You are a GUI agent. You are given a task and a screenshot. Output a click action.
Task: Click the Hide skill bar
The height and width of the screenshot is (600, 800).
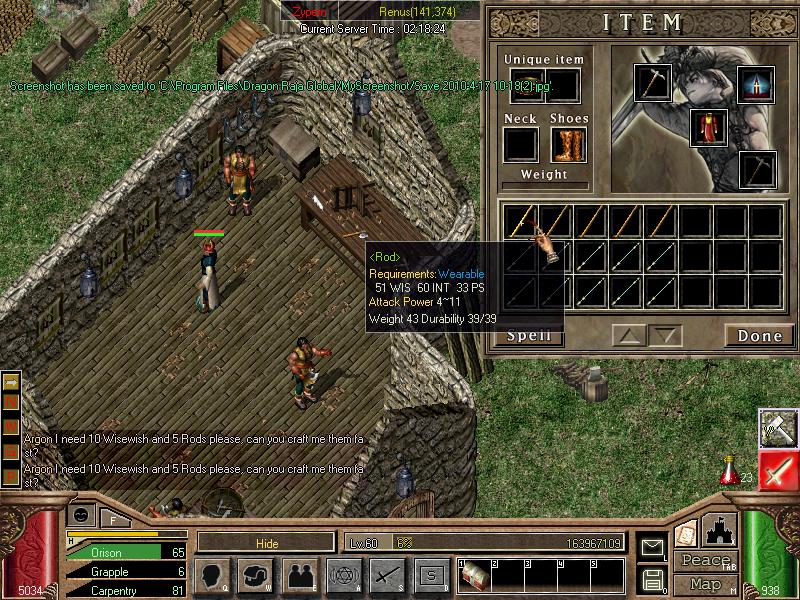click(265, 541)
